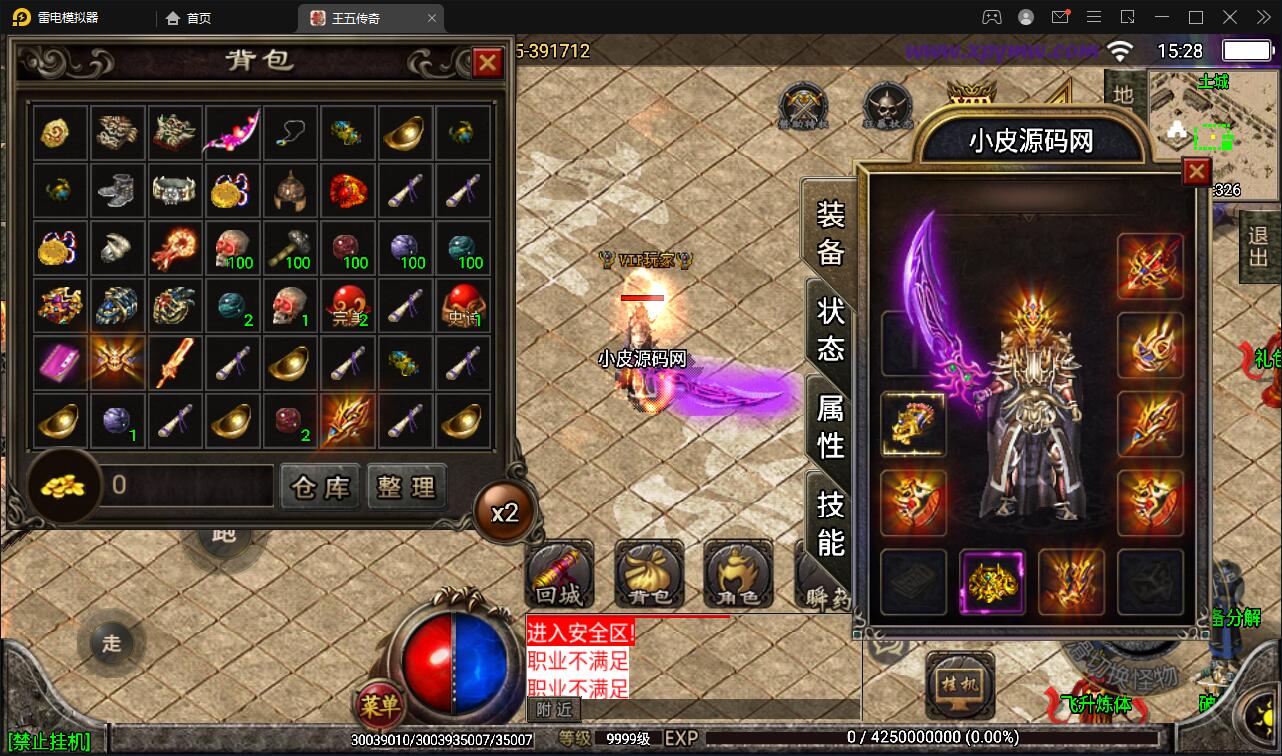Toggle the 挂机 auto-battle button
This screenshot has height=756, width=1282.
(959, 686)
